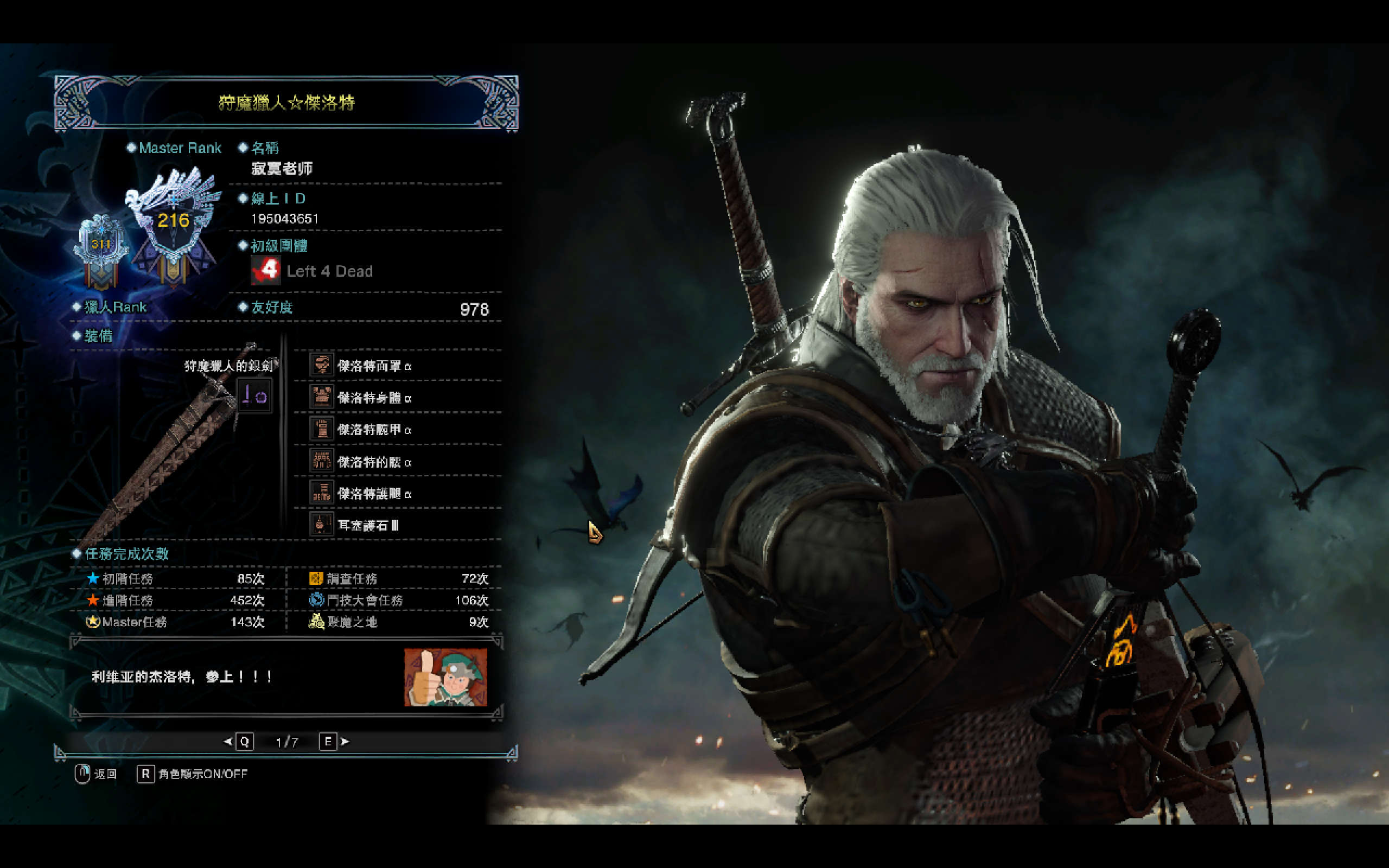This screenshot has width=1389, height=868.
Task: Click the Master Rank 216 badge
Action: coord(173,221)
